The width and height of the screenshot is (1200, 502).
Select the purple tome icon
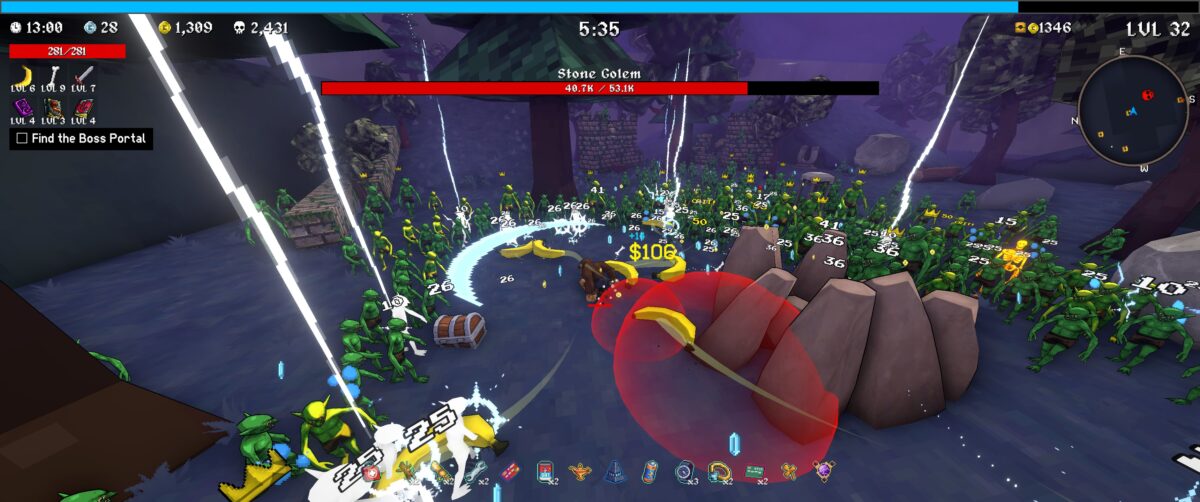[x=24, y=107]
